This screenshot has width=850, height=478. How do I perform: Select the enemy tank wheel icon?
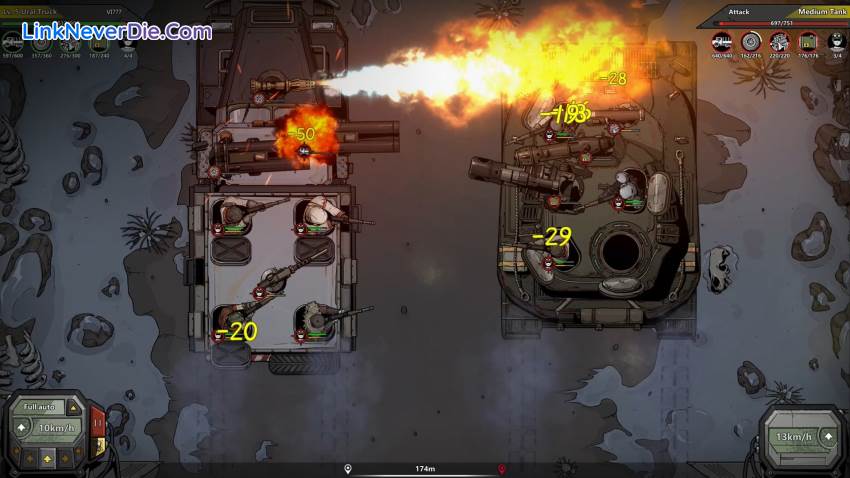[x=751, y=41]
